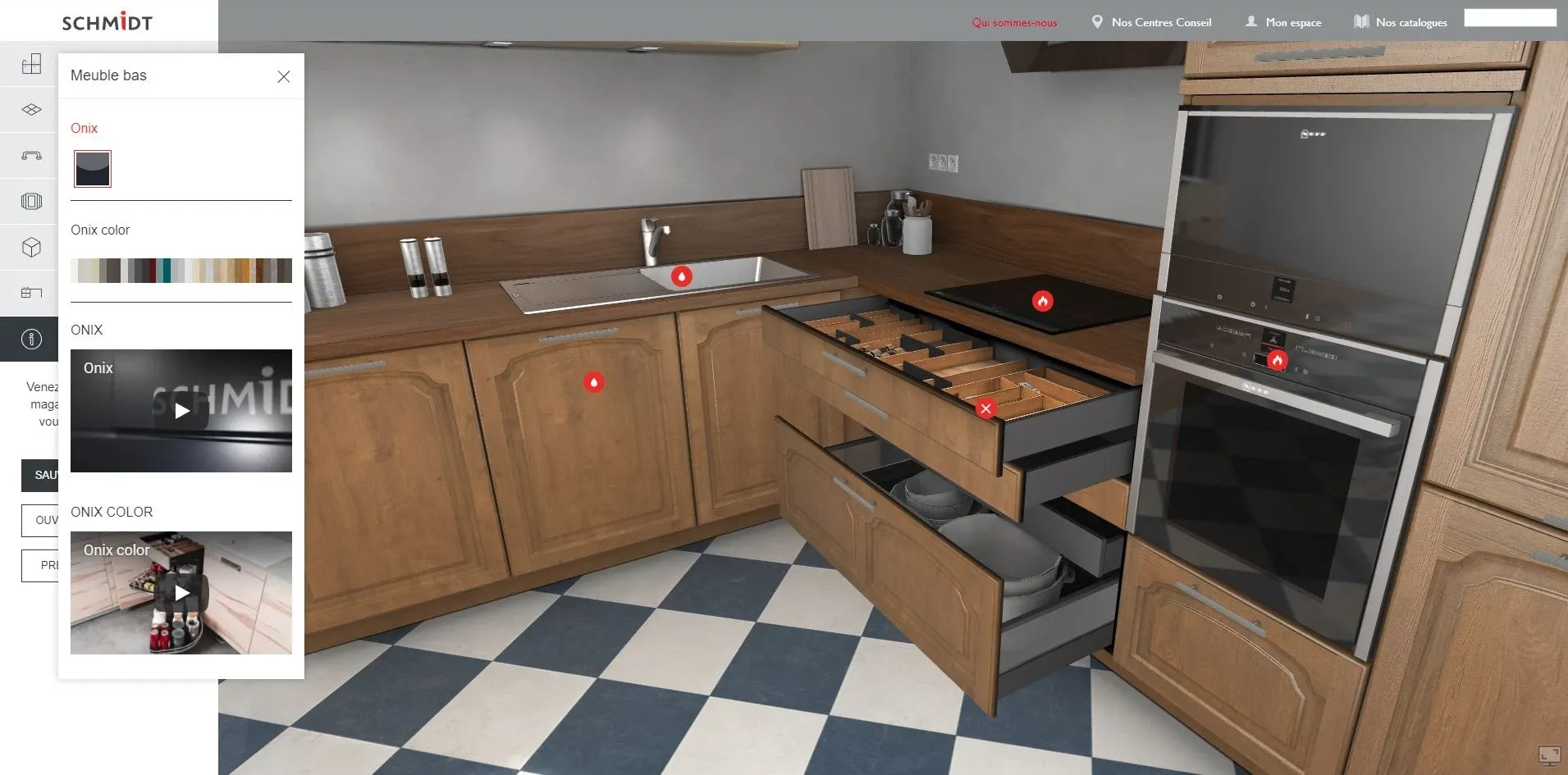Open the hotspot on the left cabinet door

pyautogui.click(x=594, y=382)
